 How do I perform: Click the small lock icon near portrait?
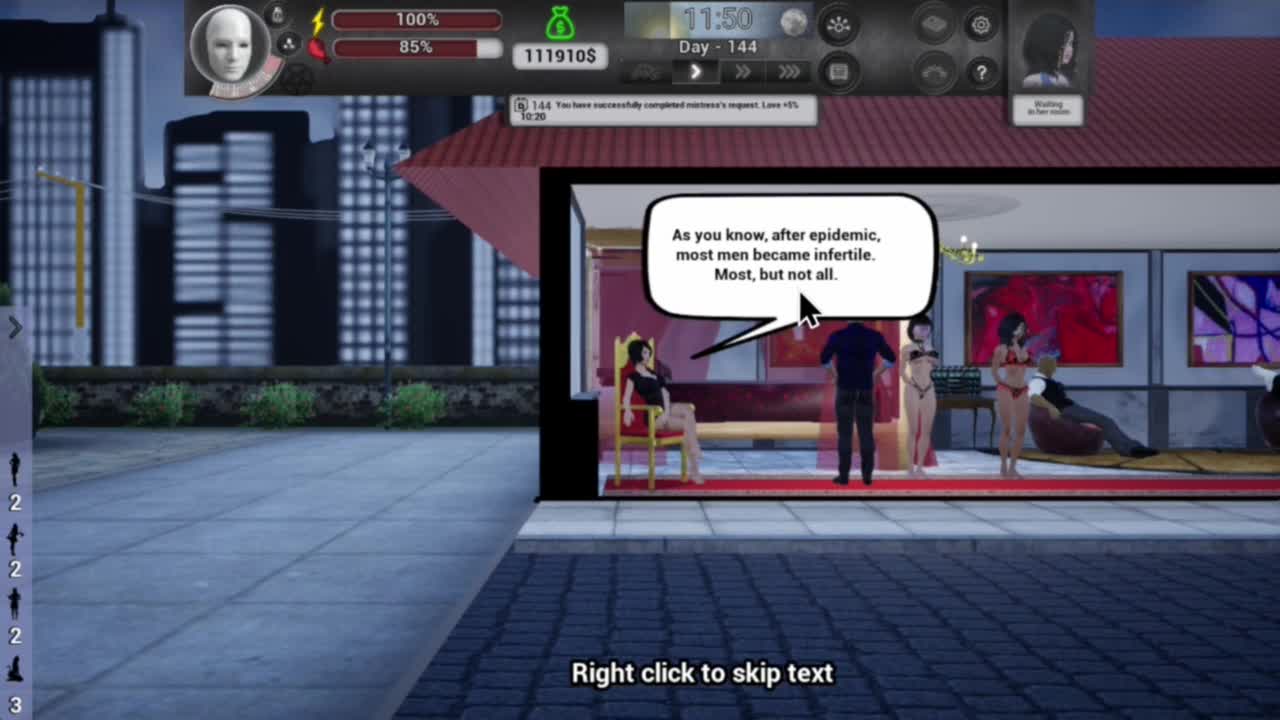point(278,14)
